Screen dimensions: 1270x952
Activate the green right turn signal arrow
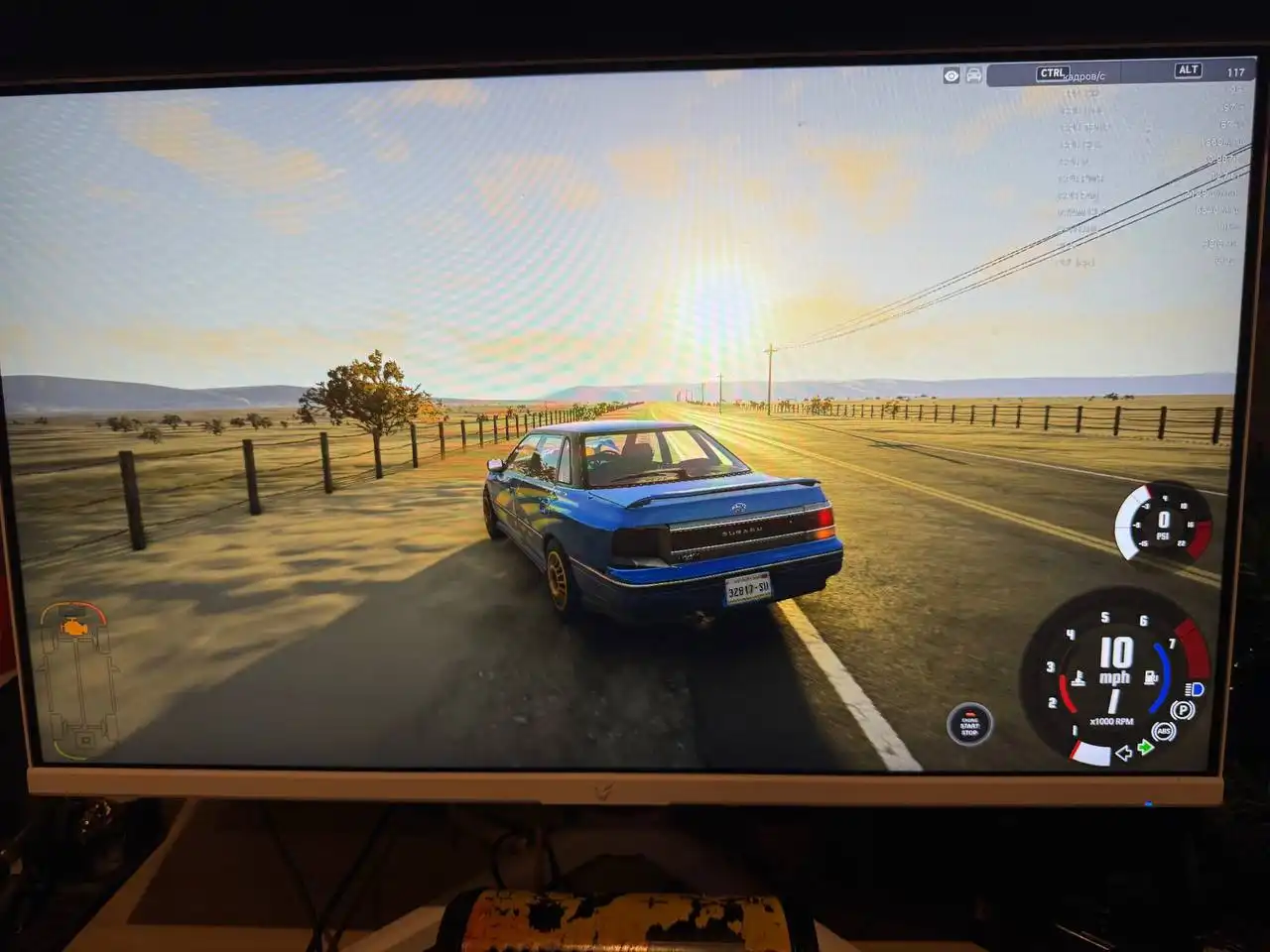(x=1146, y=747)
